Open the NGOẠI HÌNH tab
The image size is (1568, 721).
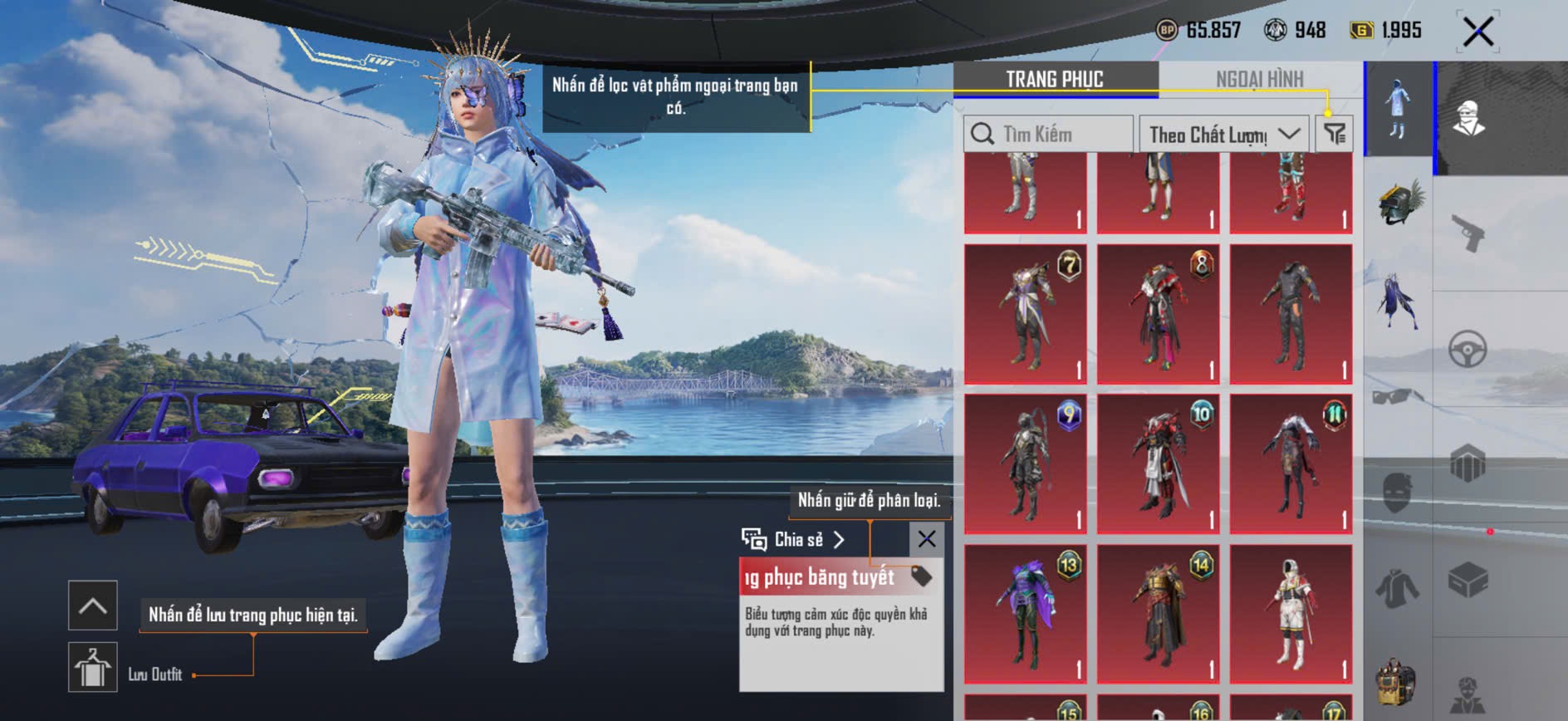(x=1259, y=80)
